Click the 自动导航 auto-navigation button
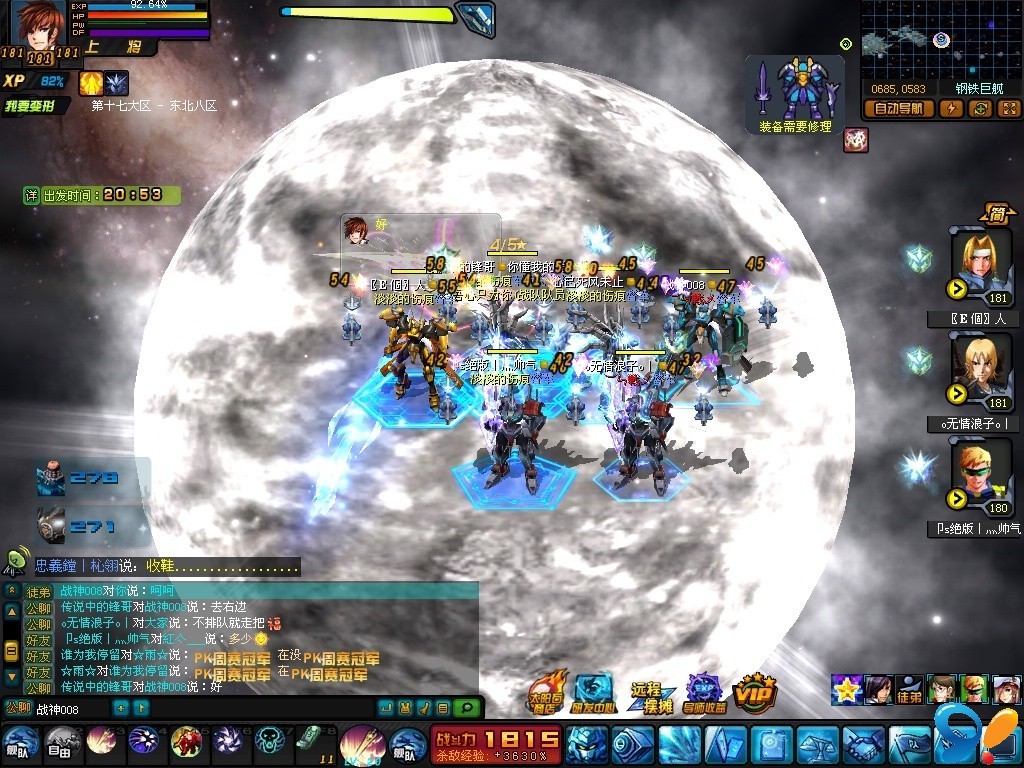The height and width of the screenshot is (768, 1024). coord(899,109)
